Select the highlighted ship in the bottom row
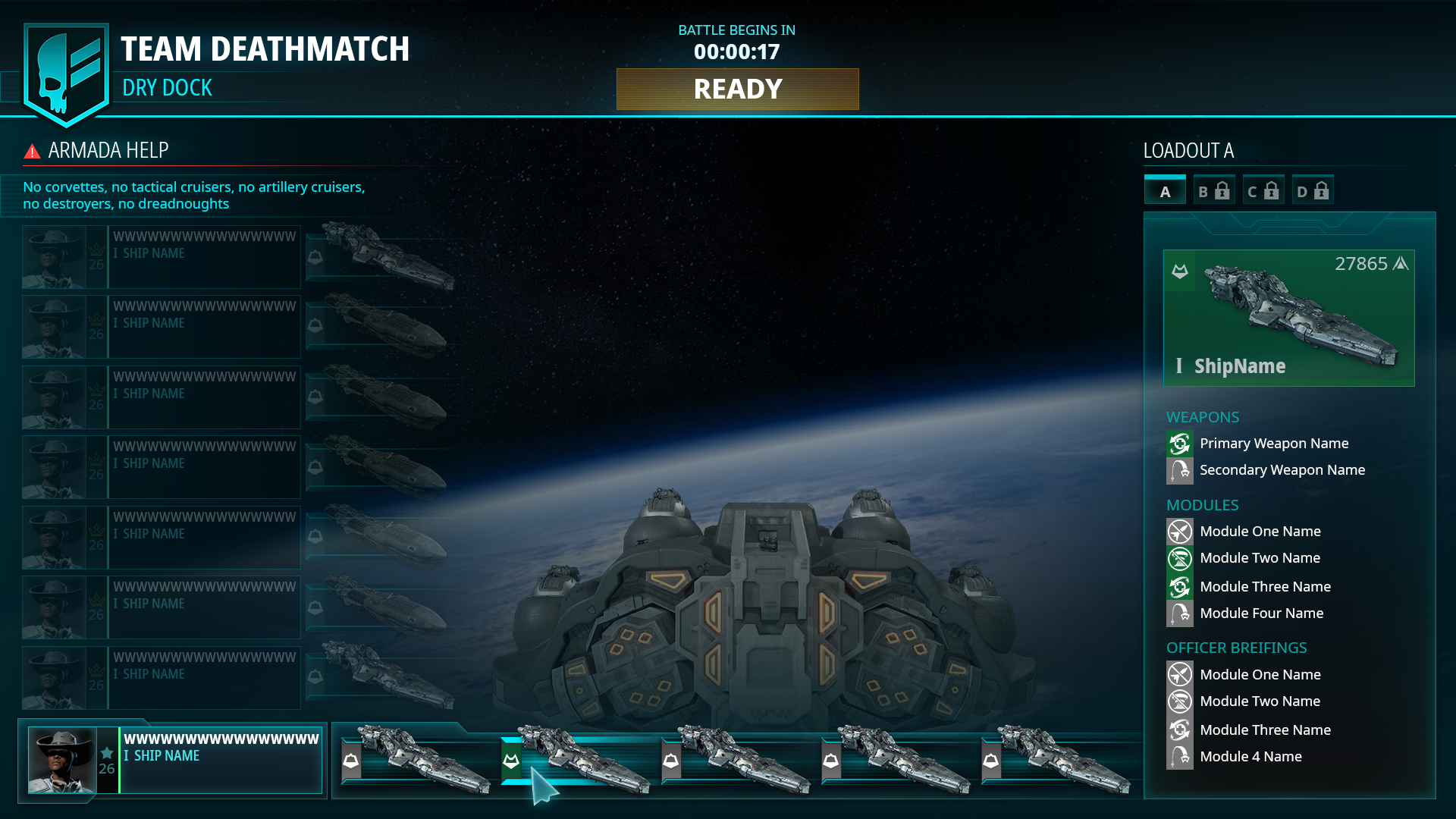This screenshot has width=1456, height=819. click(x=578, y=760)
